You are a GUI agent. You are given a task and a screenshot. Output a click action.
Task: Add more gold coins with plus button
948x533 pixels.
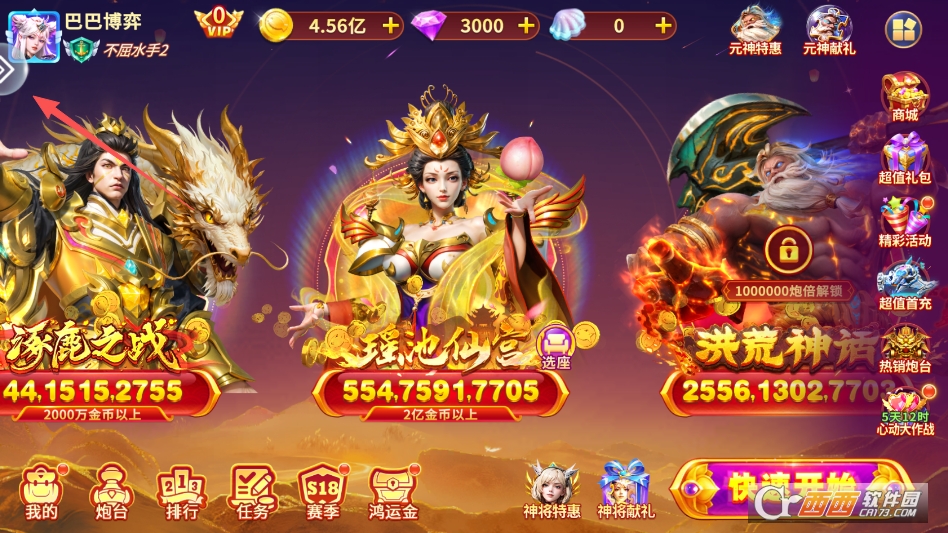coord(391,26)
